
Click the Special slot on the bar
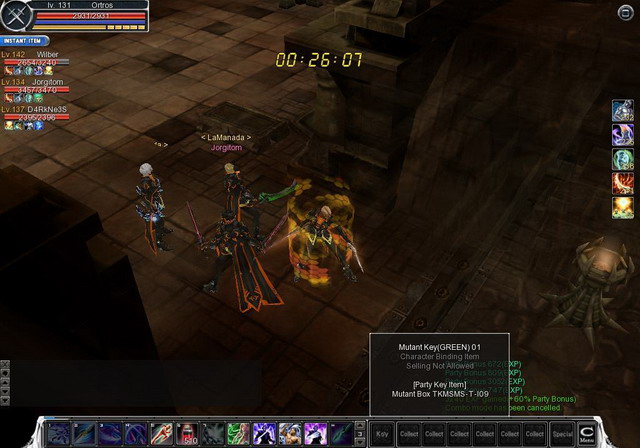[x=562, y=434]
